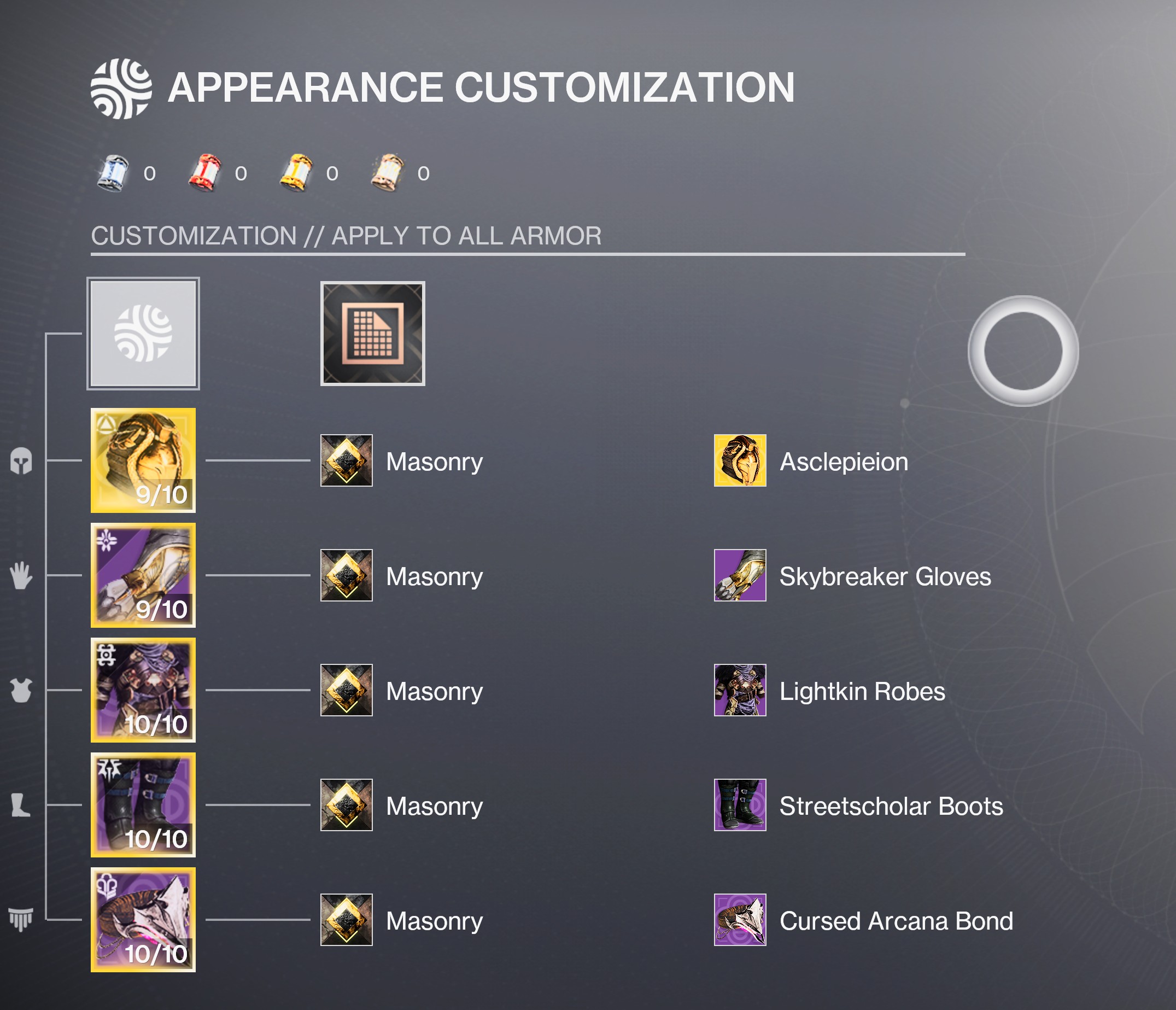
Task: Pick the purple robes chest armor slot
Action: (x=143, y=690)
